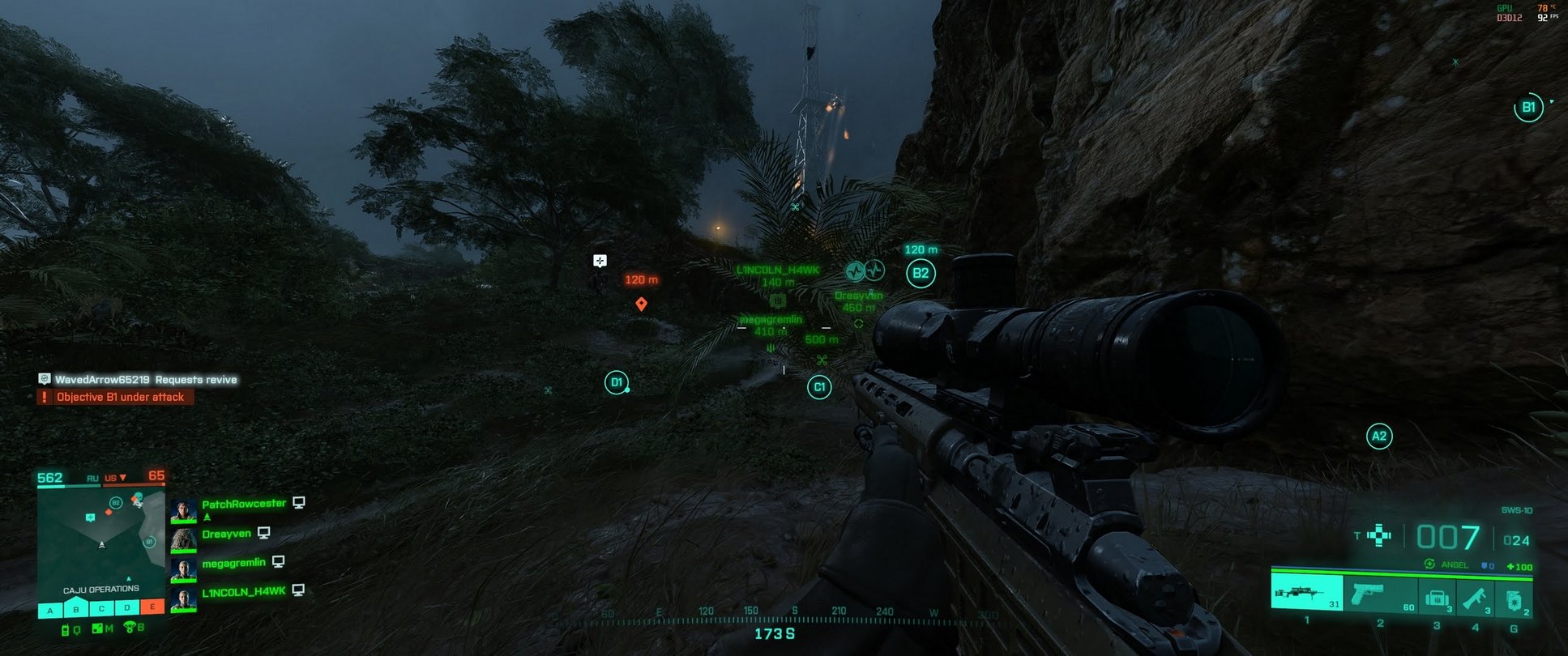
Task: Click the orange enemy ping marker
Action: coord(641,304)
